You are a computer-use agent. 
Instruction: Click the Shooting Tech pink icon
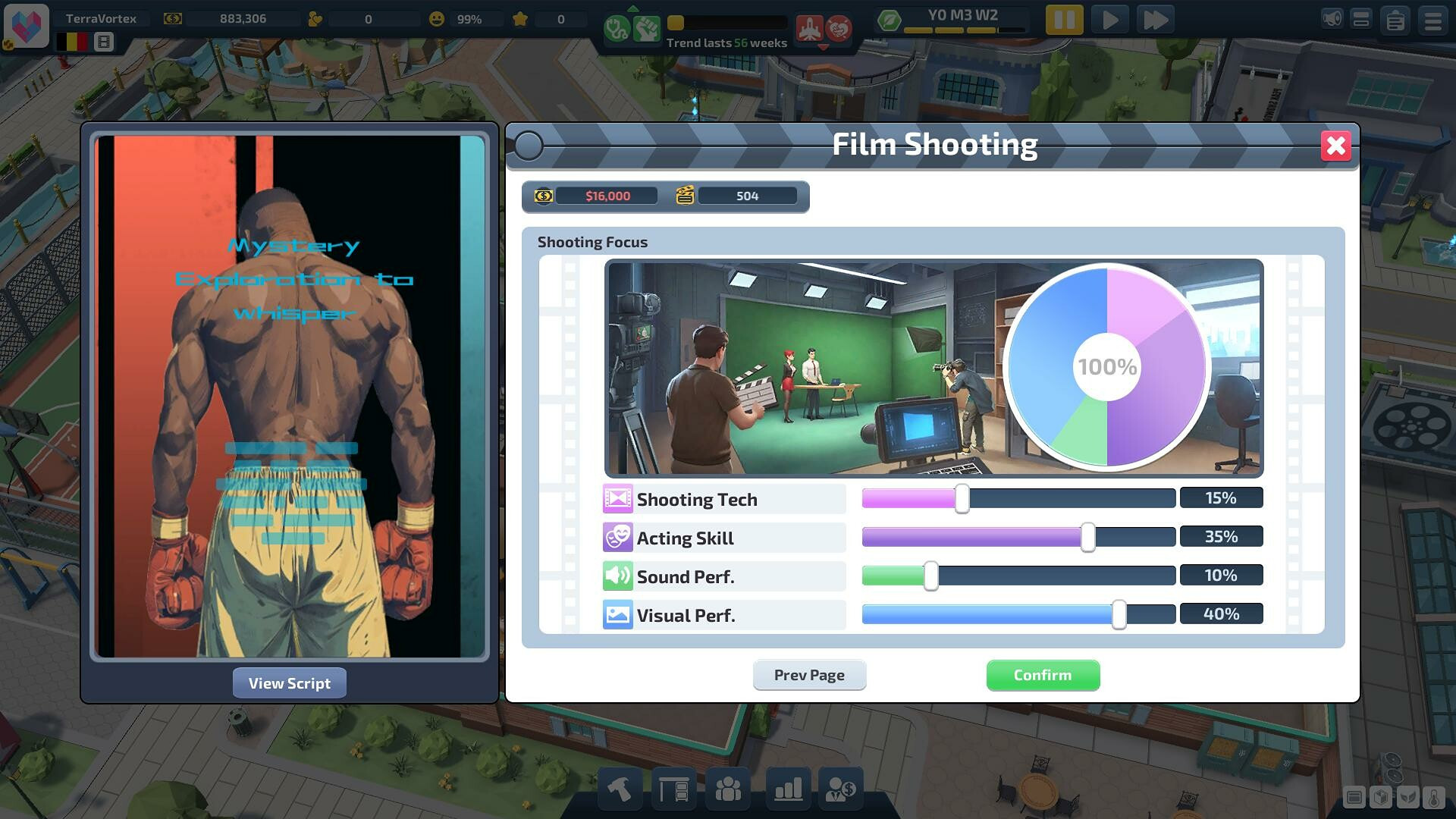tap(619, 499)
